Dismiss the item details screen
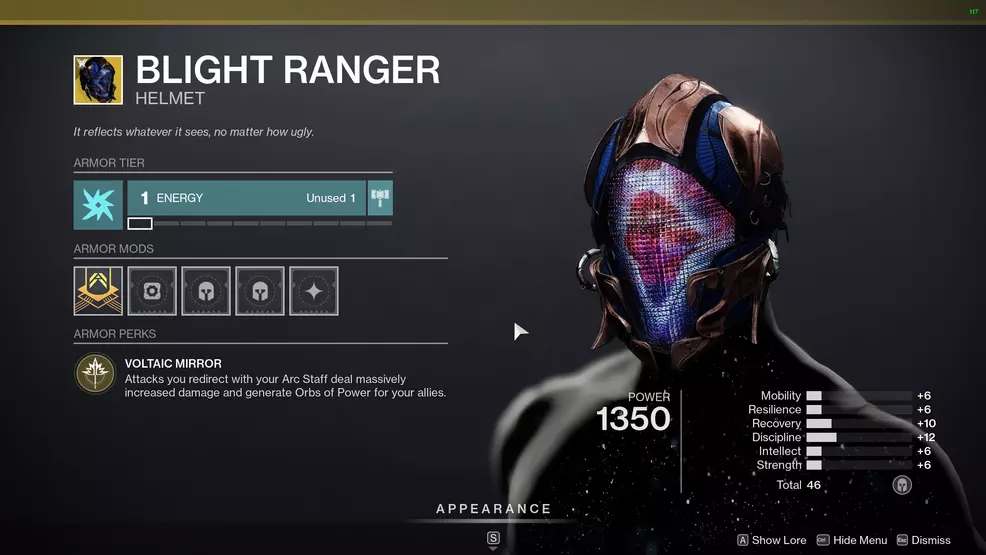Image resolution: width=986 pixels, height=555 pixels. coord(923,540)
